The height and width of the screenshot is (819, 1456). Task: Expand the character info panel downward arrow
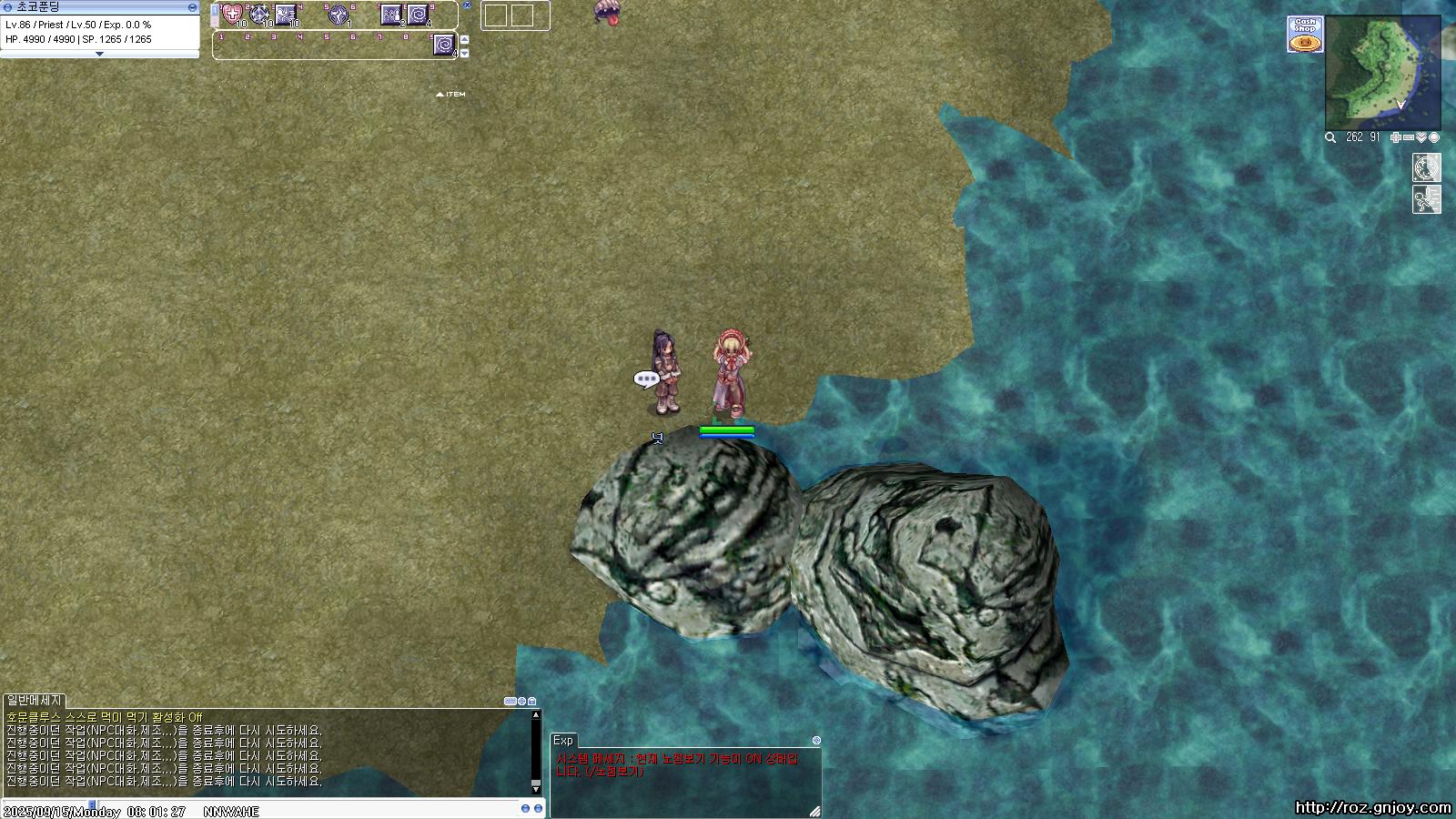99,54
